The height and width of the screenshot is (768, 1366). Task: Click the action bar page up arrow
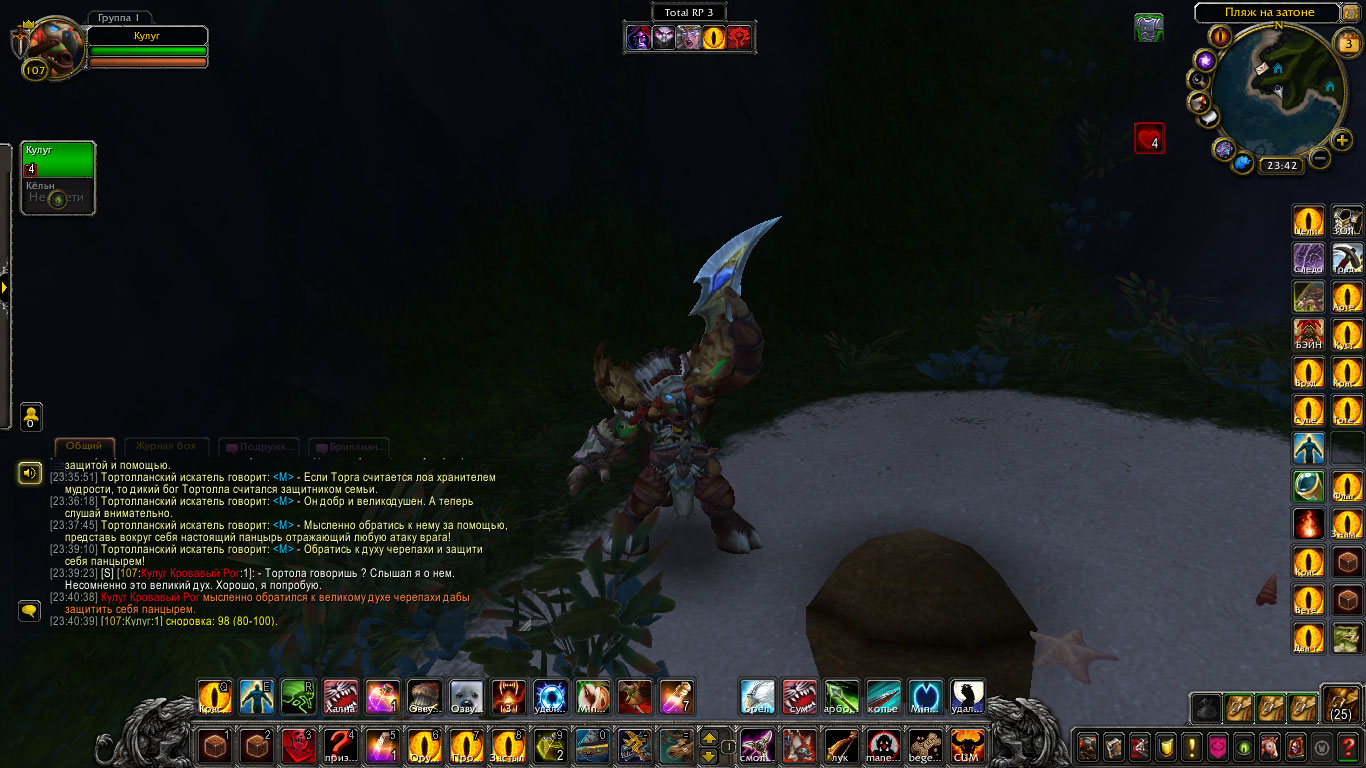click(x=709, y=737)
